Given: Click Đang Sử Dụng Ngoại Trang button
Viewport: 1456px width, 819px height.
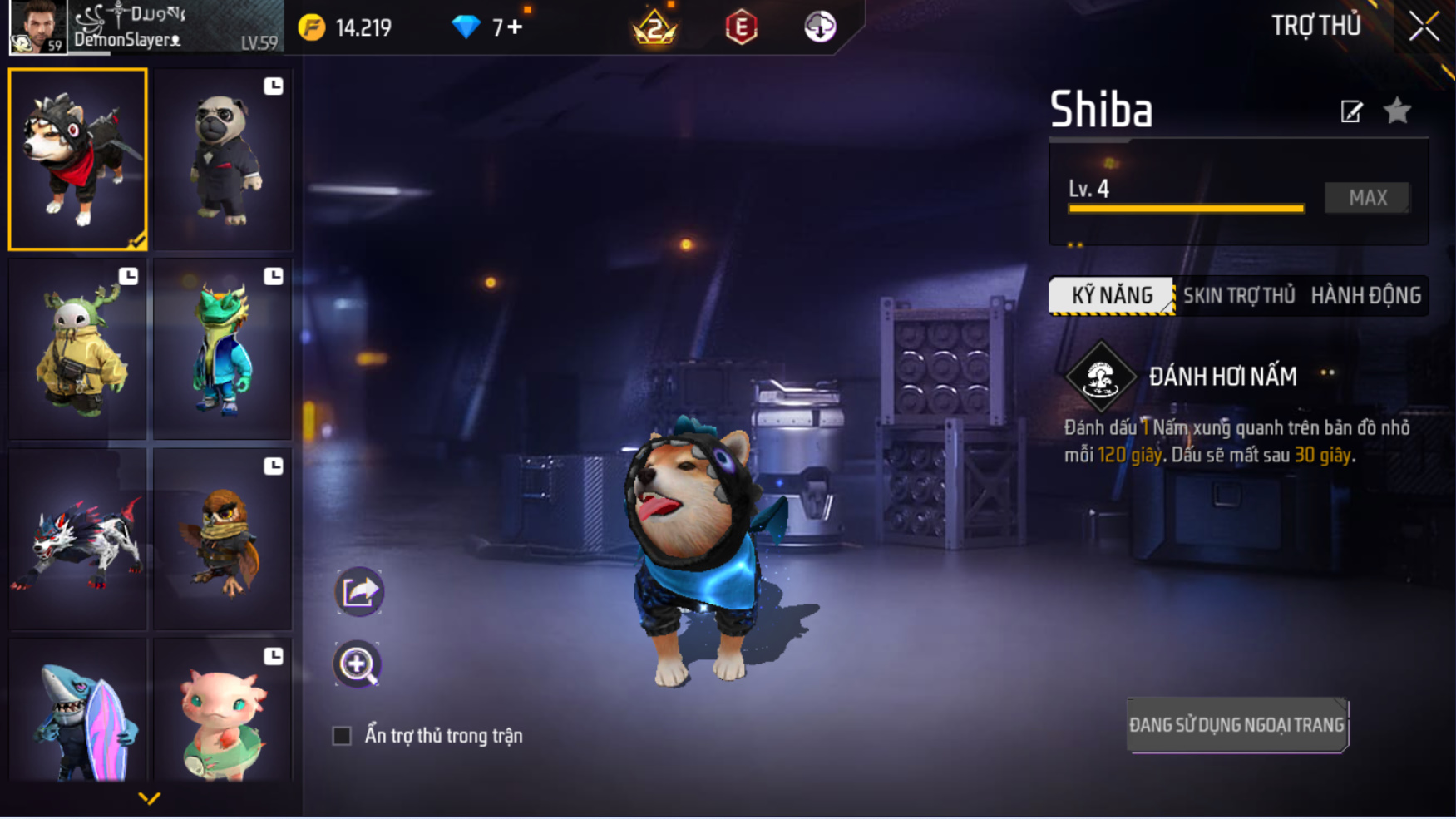Looking at the screenshot, I should click(x=1236, y=725).
